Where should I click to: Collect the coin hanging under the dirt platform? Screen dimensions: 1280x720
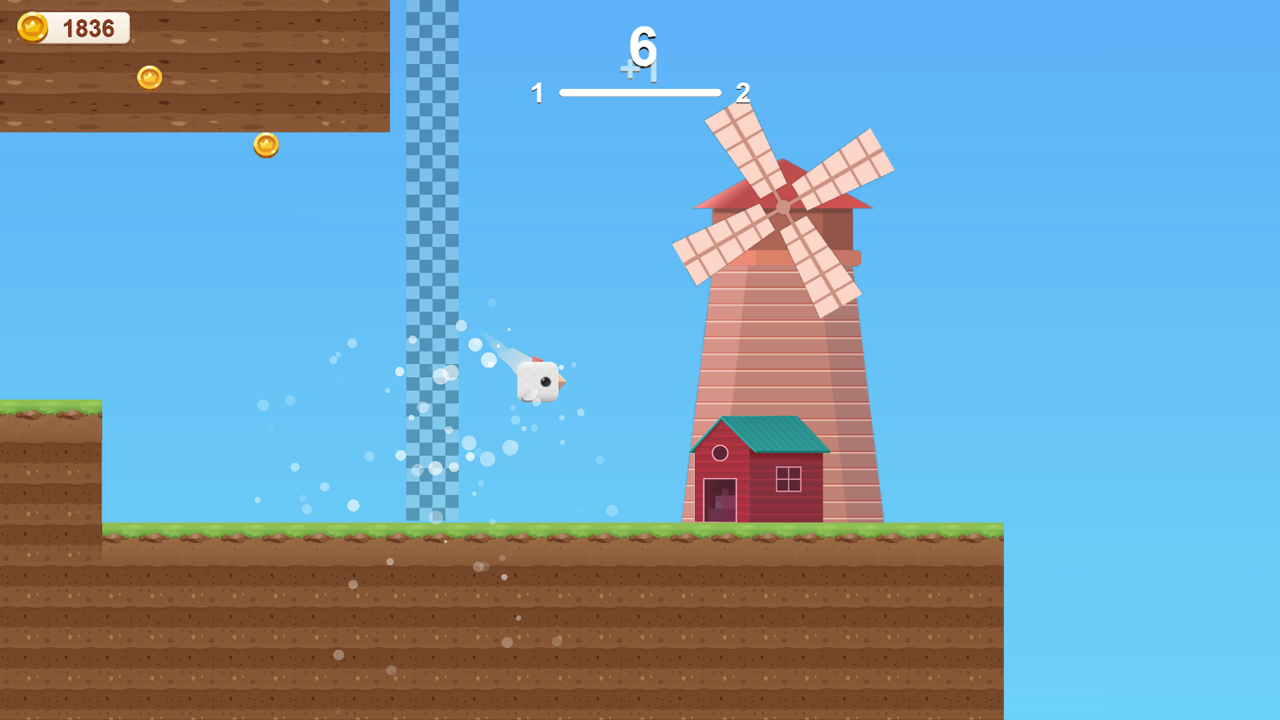click(265, 146)
